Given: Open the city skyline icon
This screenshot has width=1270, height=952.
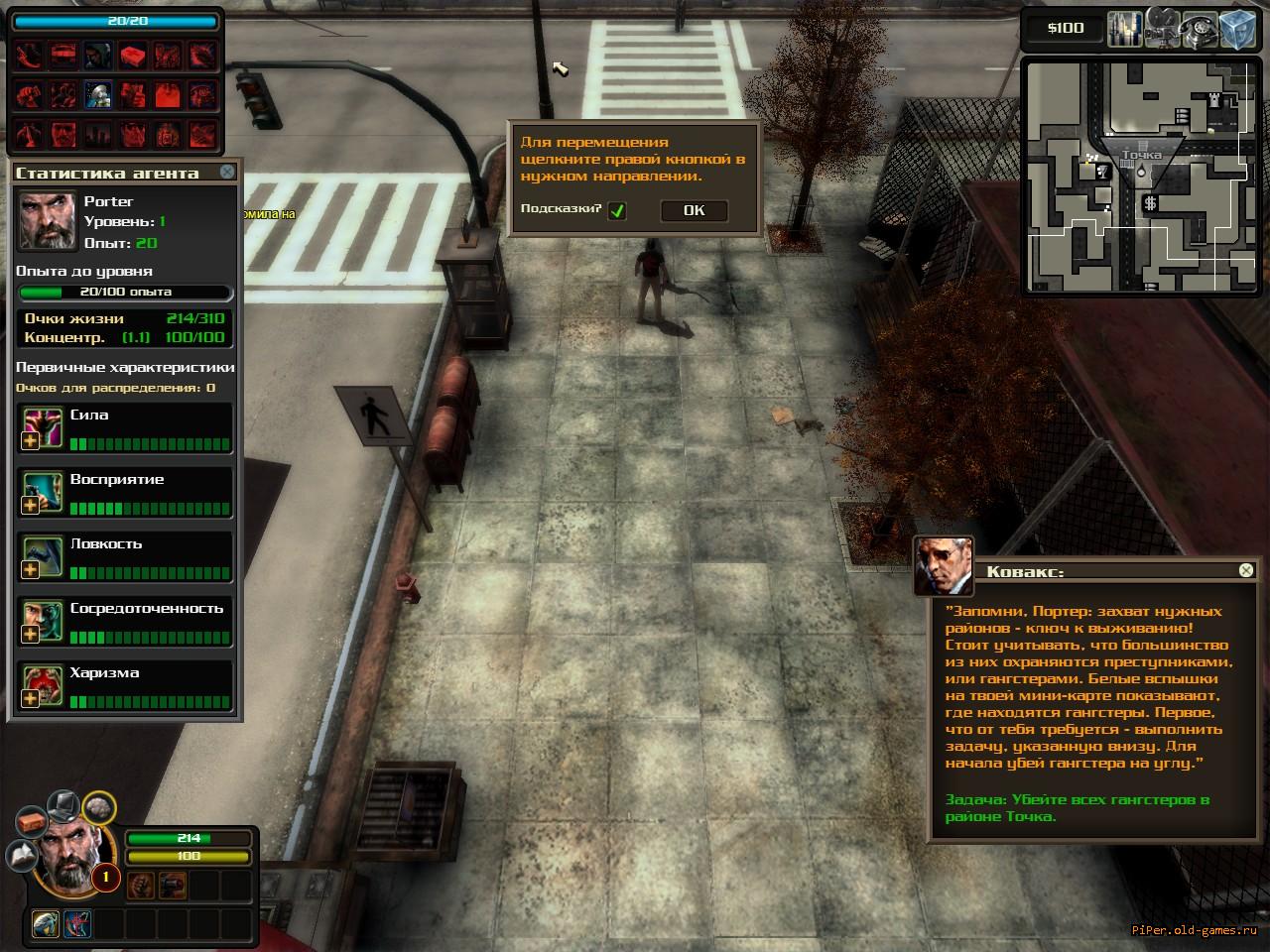Looking at the screenshot, I should coord(1124,28).
